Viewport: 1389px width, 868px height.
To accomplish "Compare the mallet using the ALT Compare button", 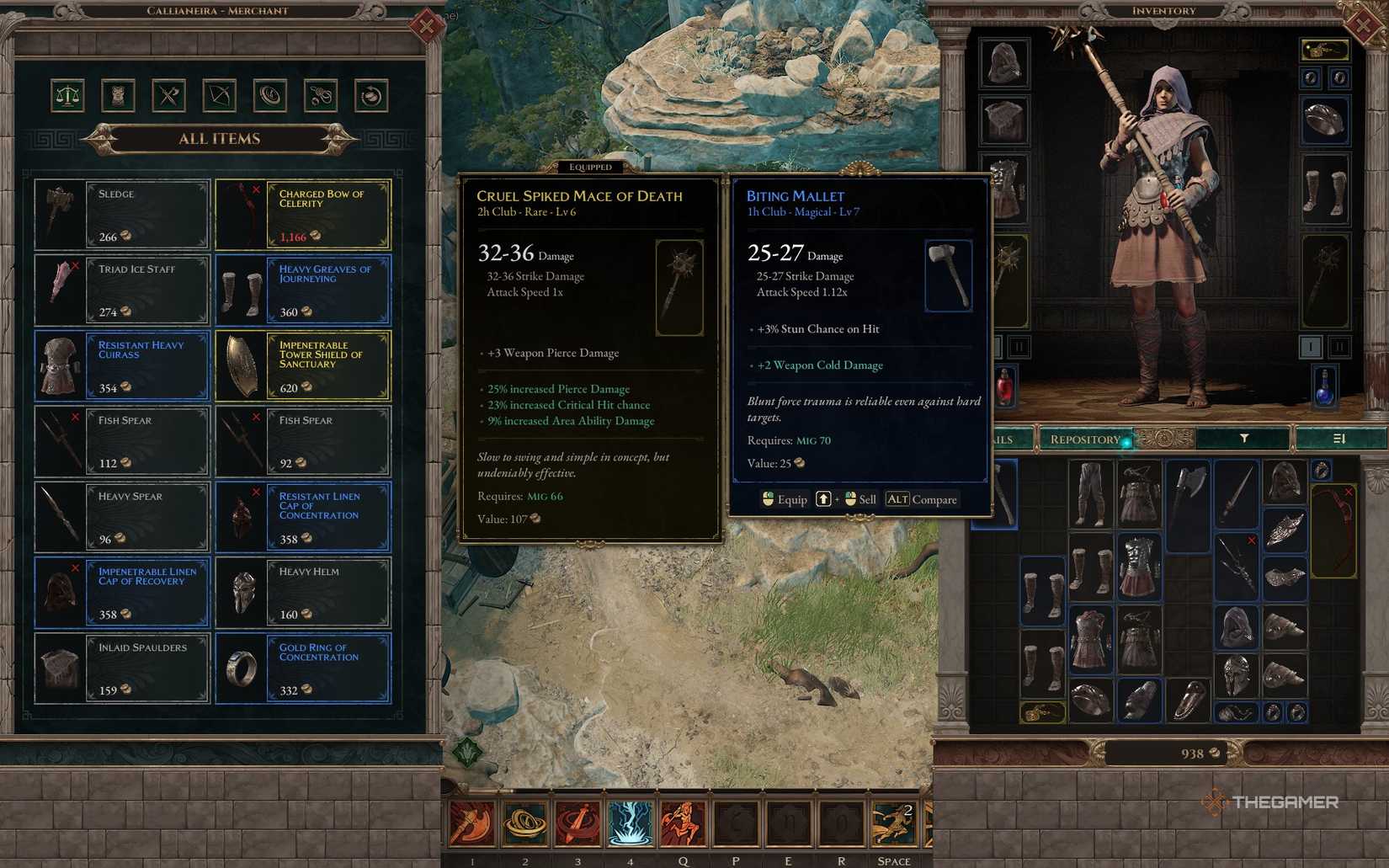I will (923, 499).
